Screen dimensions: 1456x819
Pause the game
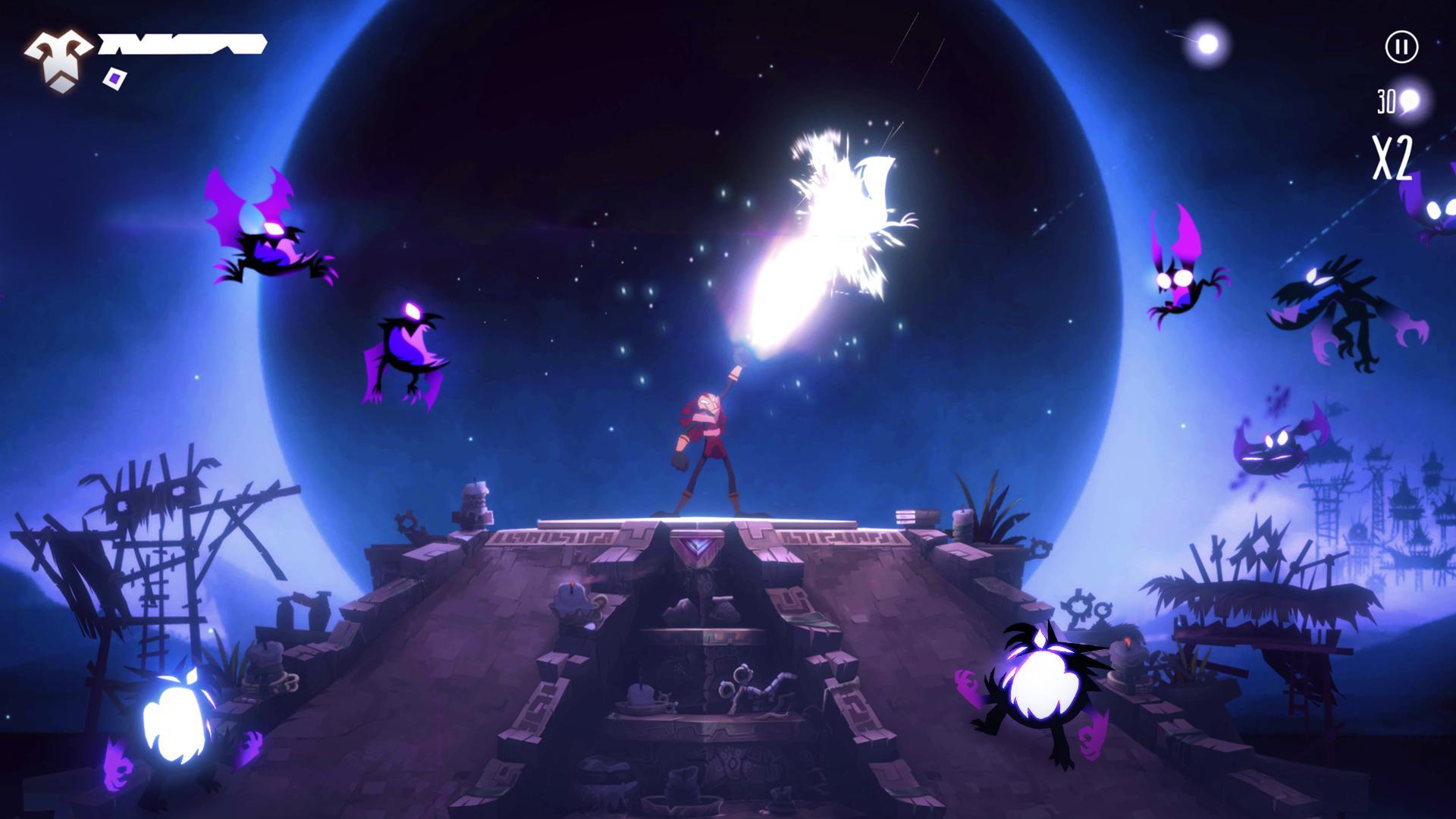coord(1401,46)
